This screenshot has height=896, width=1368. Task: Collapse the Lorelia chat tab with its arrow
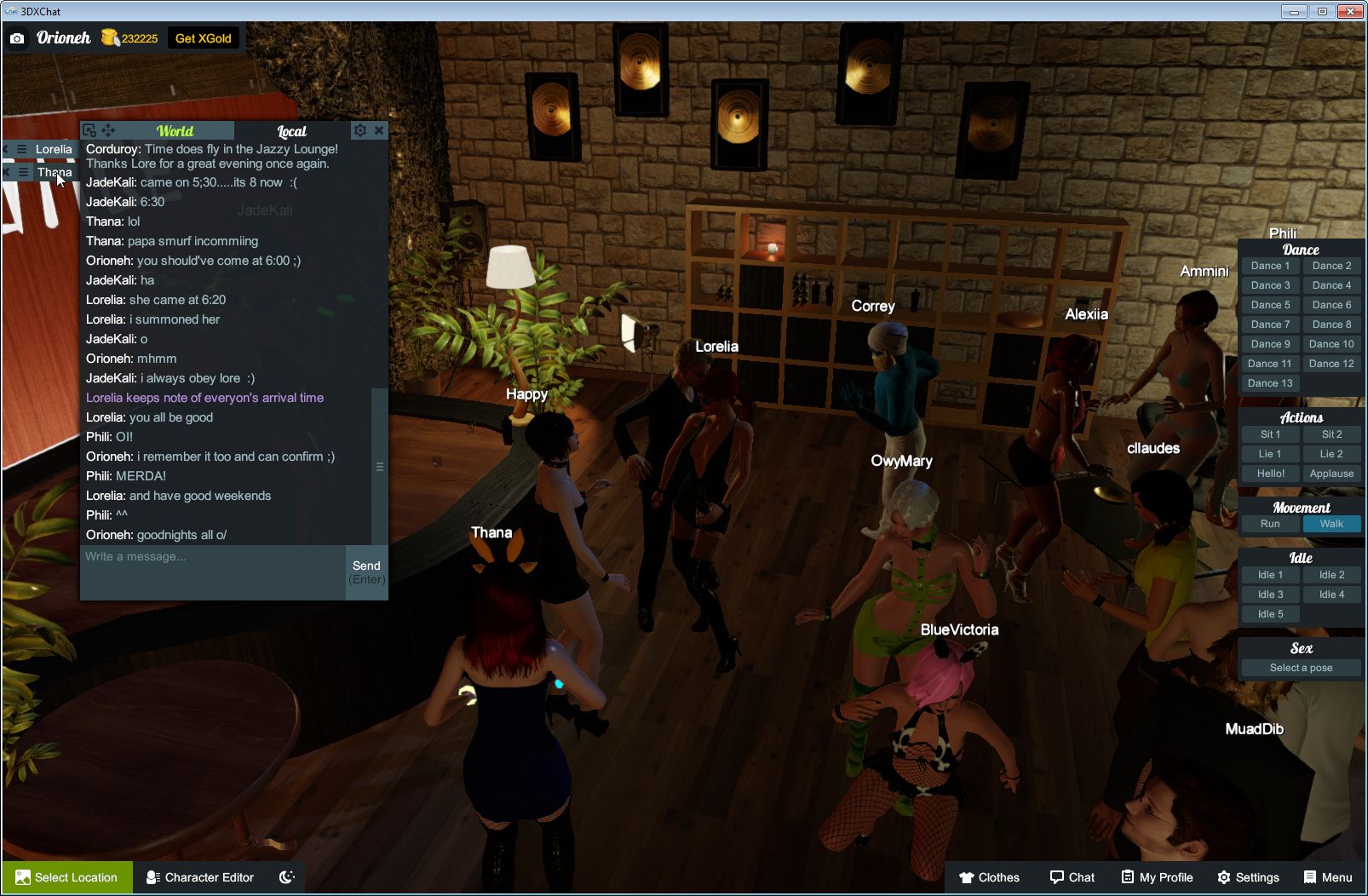7,149
